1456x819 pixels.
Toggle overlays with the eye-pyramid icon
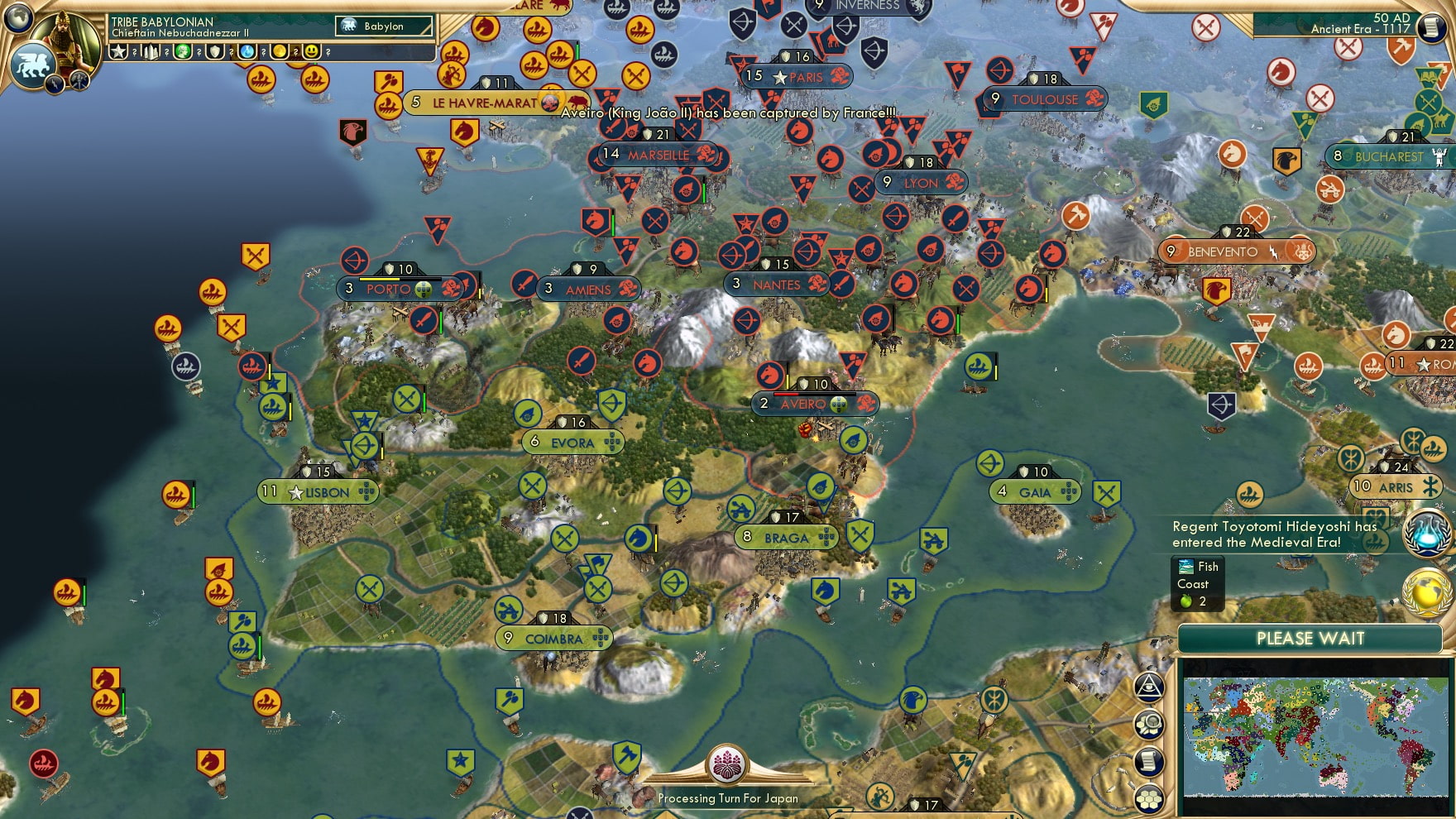[x=1148, y=687]
